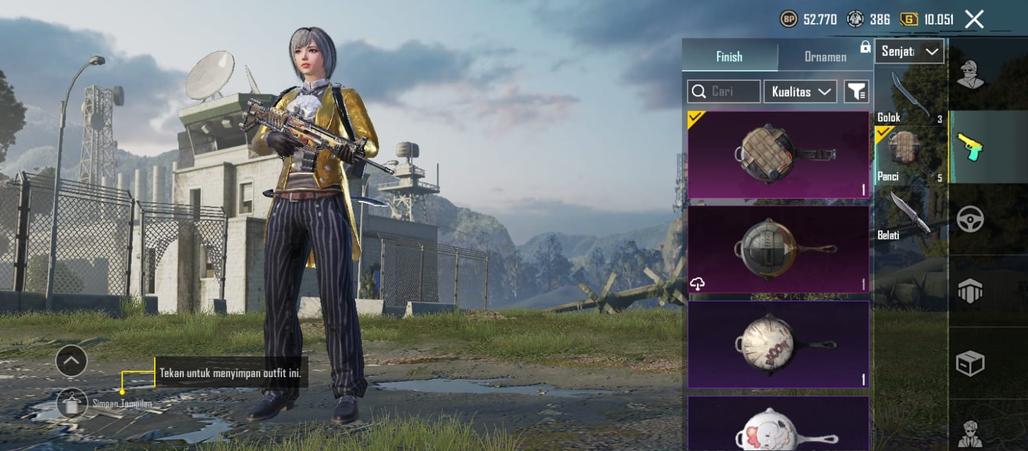Switch to the Finish tab
1028x451 pixels.
tap(729, 57)
